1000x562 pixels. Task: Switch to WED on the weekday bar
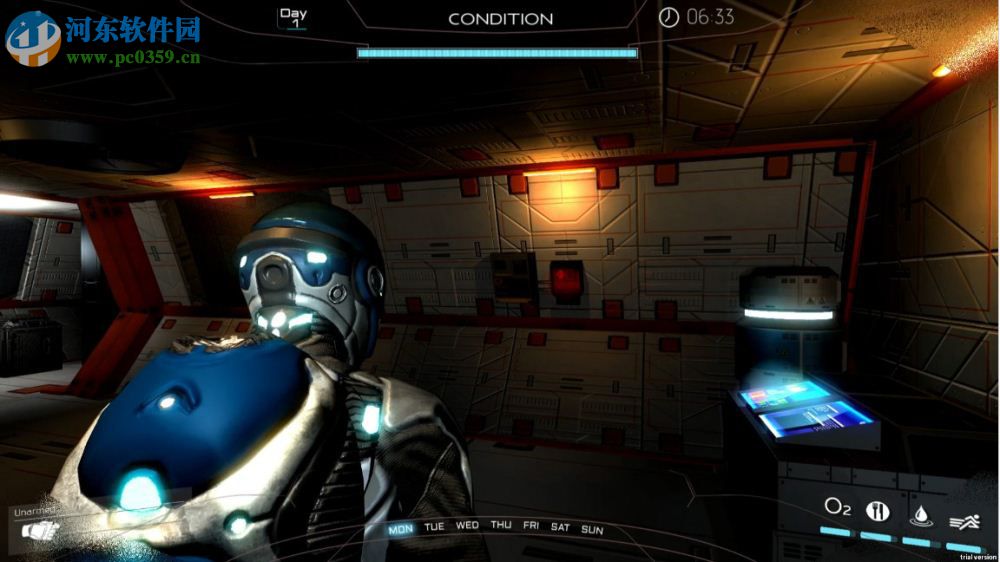click(467, 526)
